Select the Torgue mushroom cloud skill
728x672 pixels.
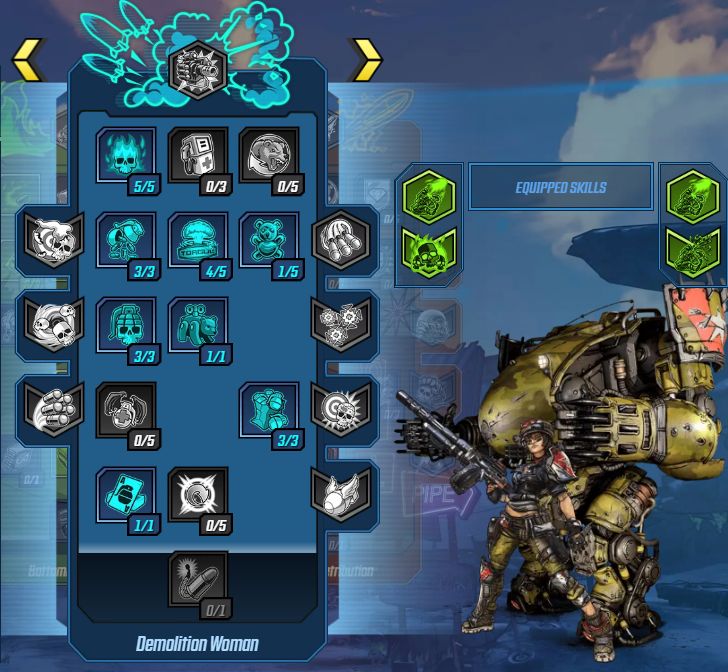tap(198, 241)
